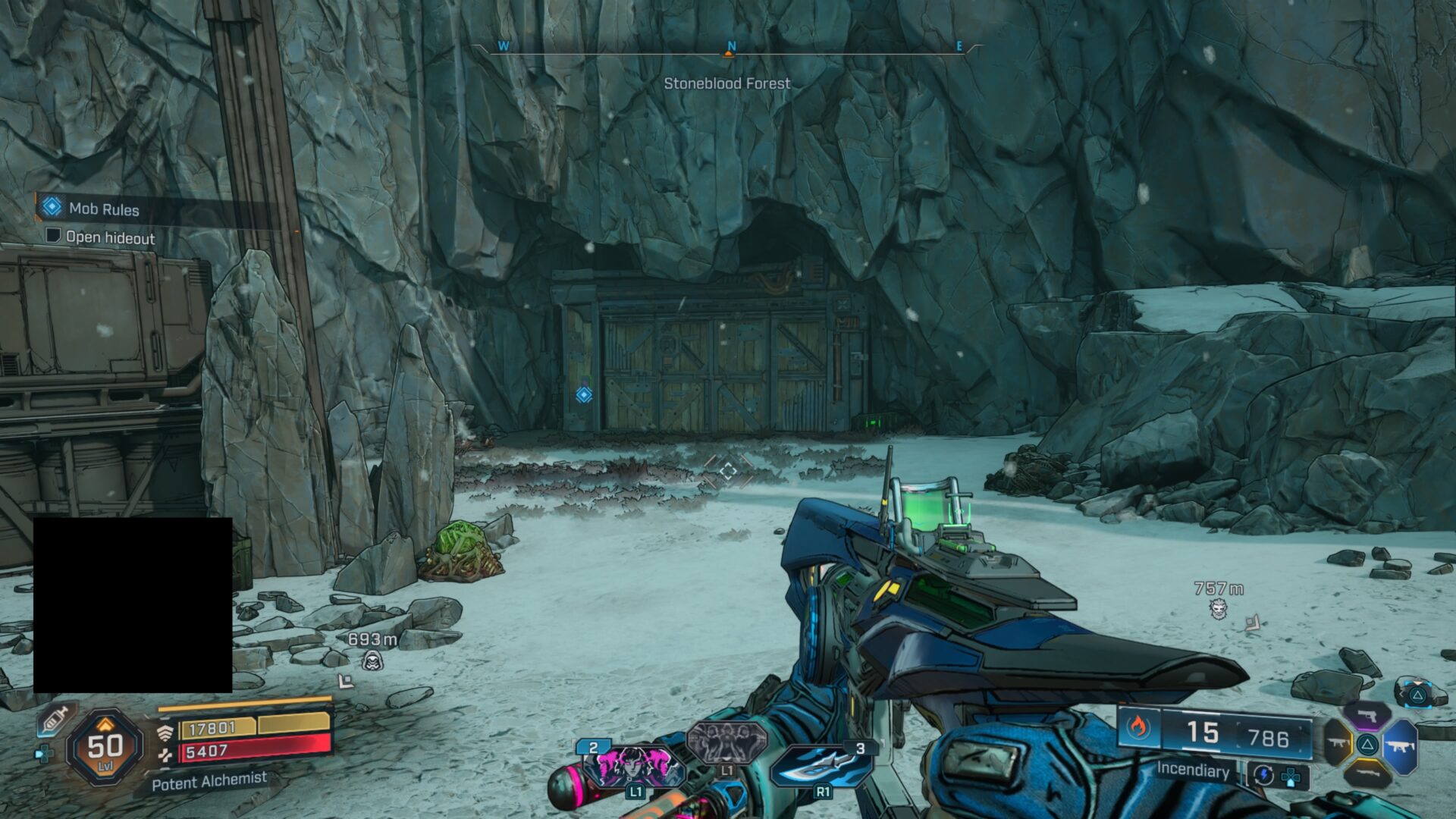Click the chevron above the level 50 emblem
The height and width of the screenshot is (819, 1456).
coord(105,725)
